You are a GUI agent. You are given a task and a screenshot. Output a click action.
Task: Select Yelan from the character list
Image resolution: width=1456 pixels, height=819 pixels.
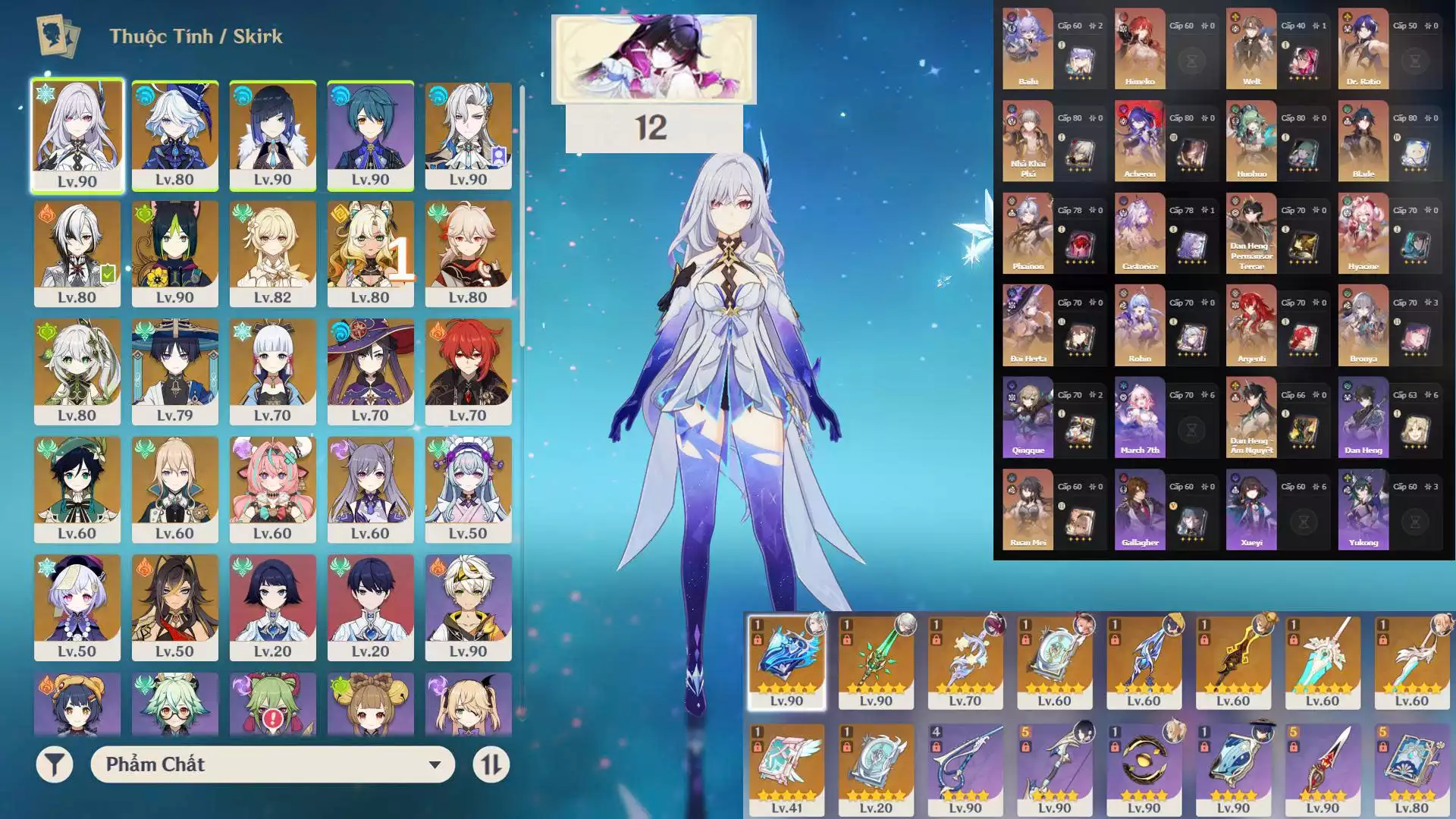[272, 135]
